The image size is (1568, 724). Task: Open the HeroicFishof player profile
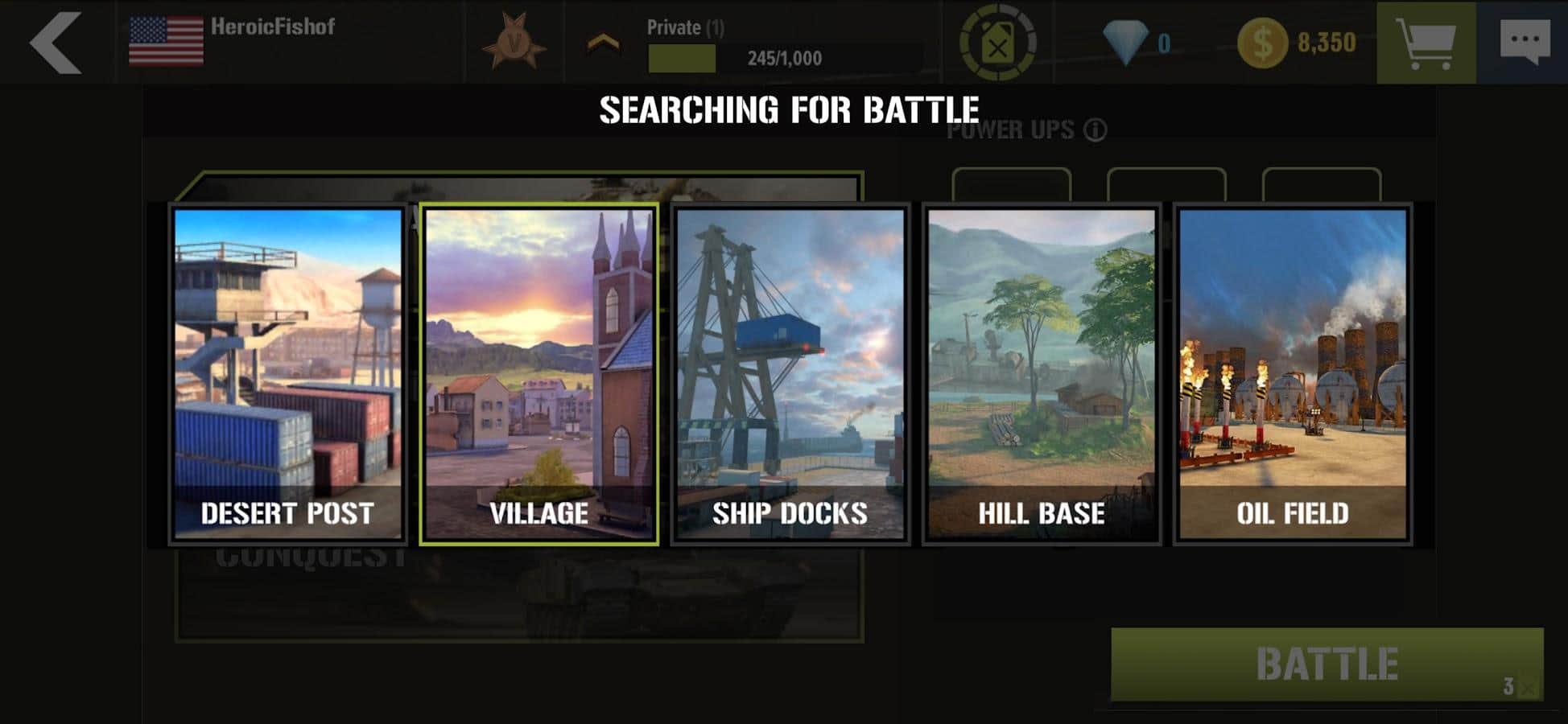coord(272,27)
